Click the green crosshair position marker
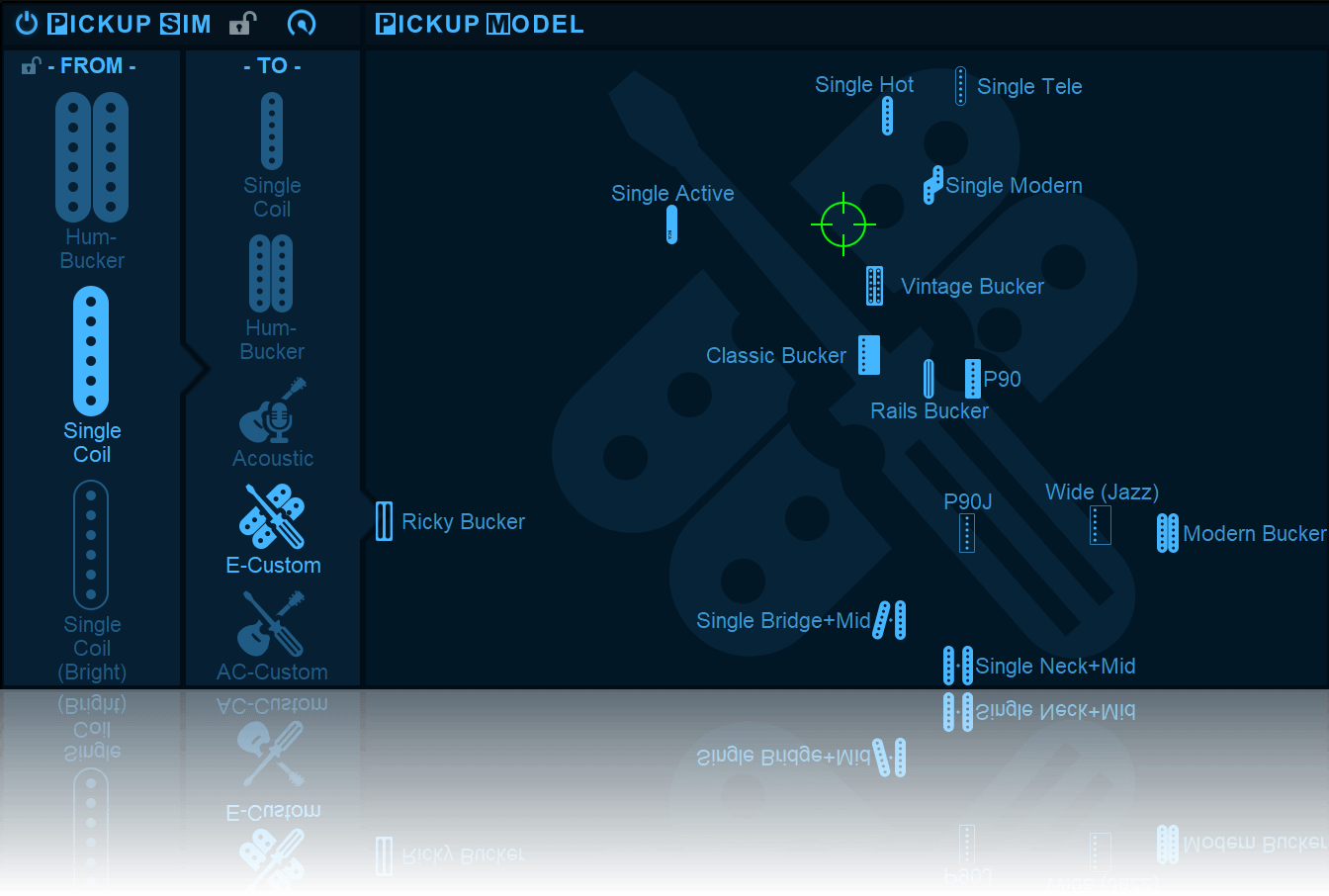Image resolution: width=1329 pixels, height=896 pixels. click(x=842, y=224)
